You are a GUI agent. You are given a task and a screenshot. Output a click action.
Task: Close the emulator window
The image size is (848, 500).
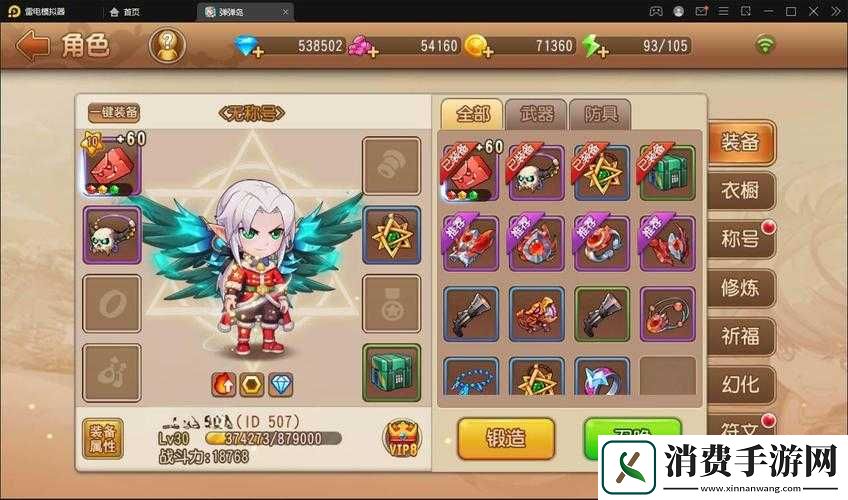(x=835, y=12)
